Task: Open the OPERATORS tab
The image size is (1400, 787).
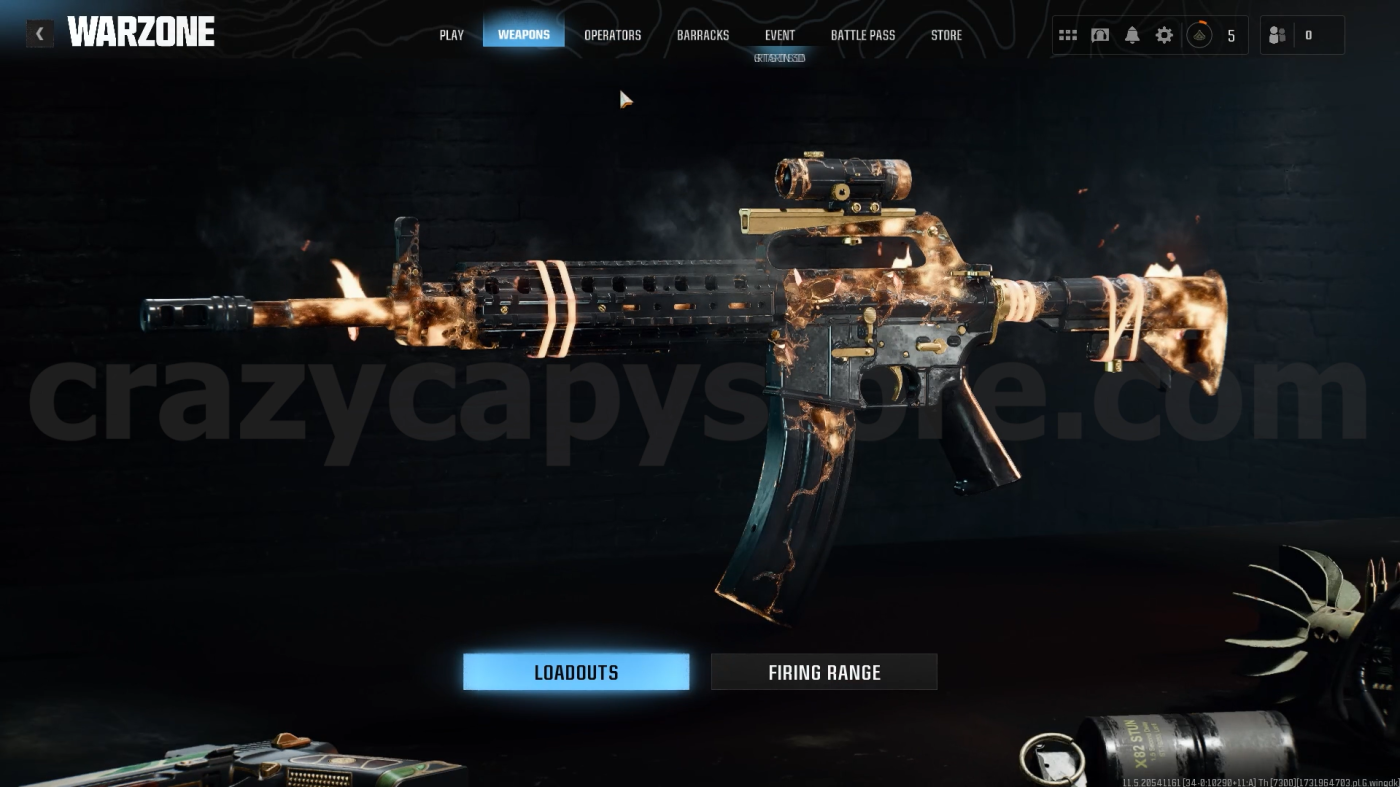Action: (x=612, y=34)
